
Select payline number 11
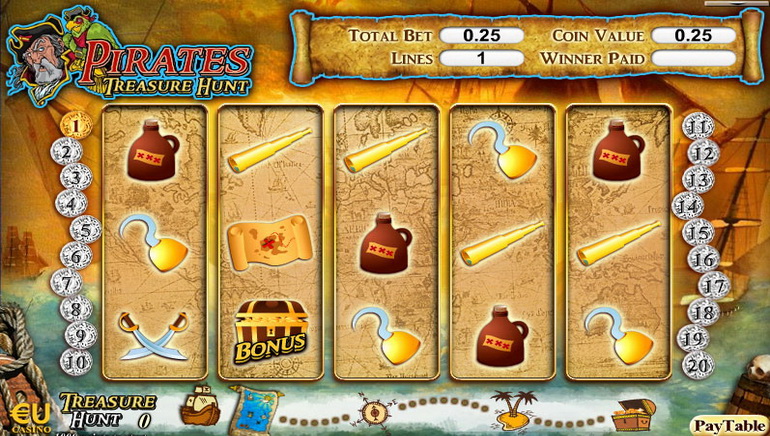click(x=698, y=127)
